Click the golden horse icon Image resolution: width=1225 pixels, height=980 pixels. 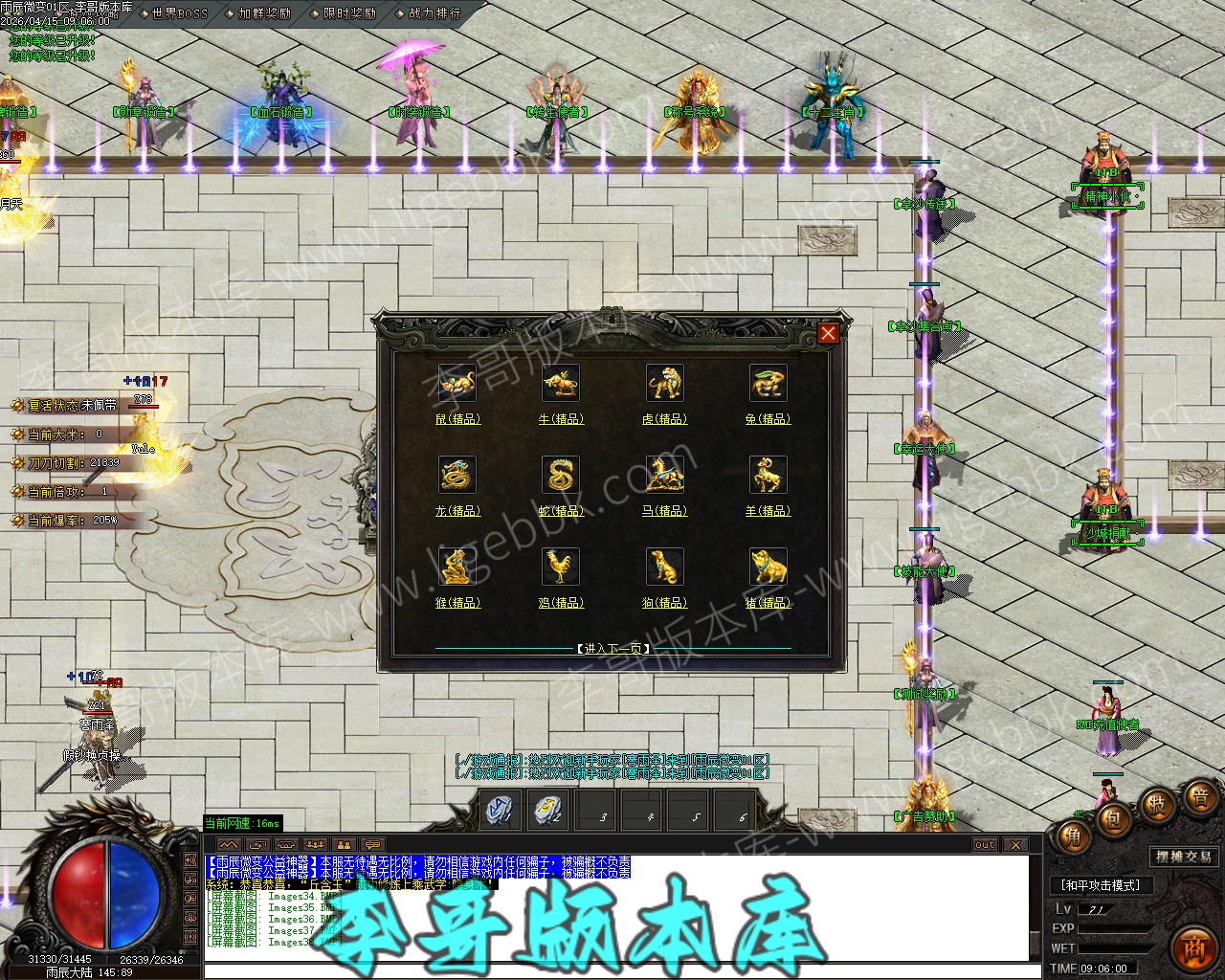(664, 476)
